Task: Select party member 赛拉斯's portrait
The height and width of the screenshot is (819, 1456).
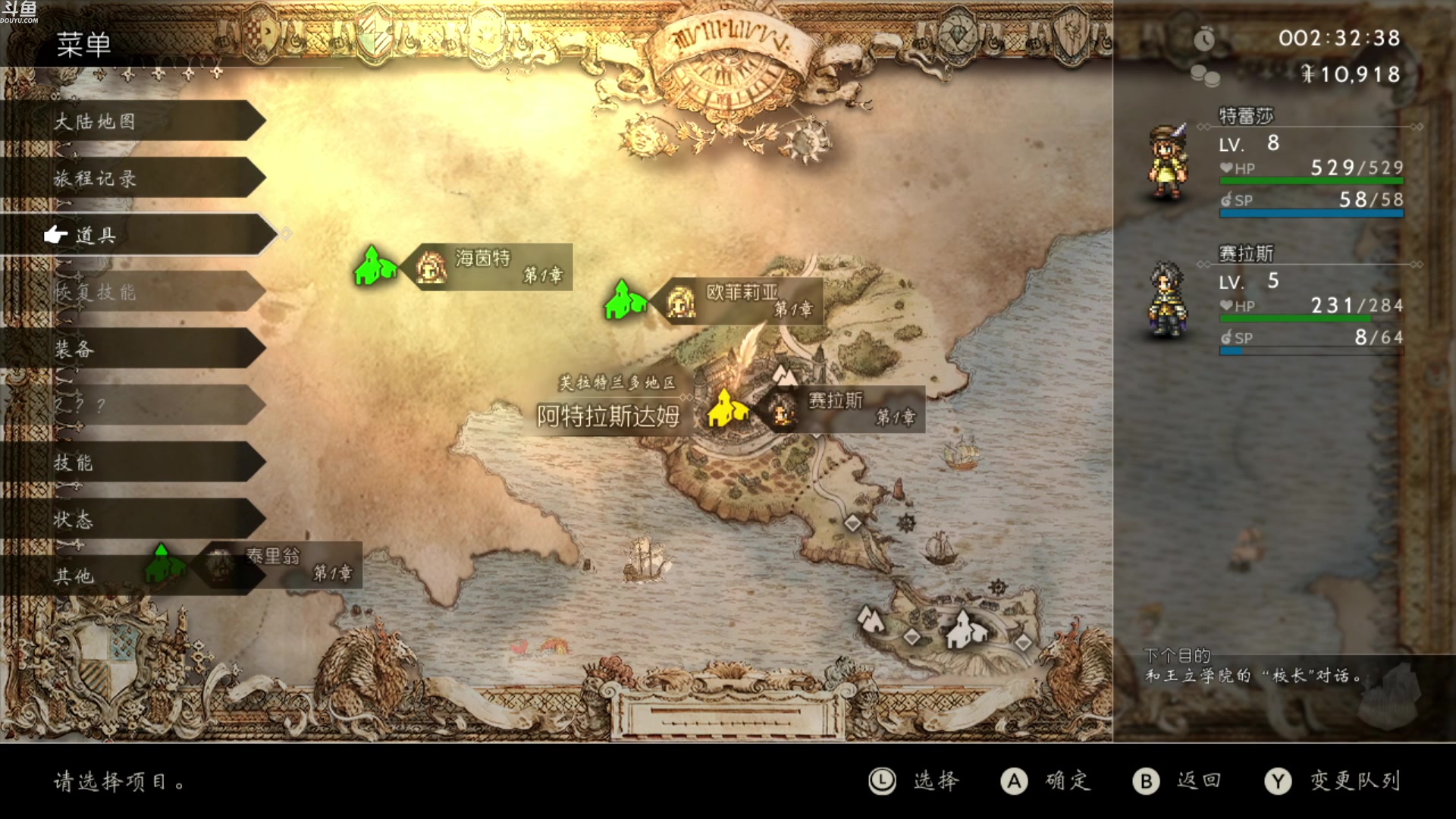Action: (1168, 300)
